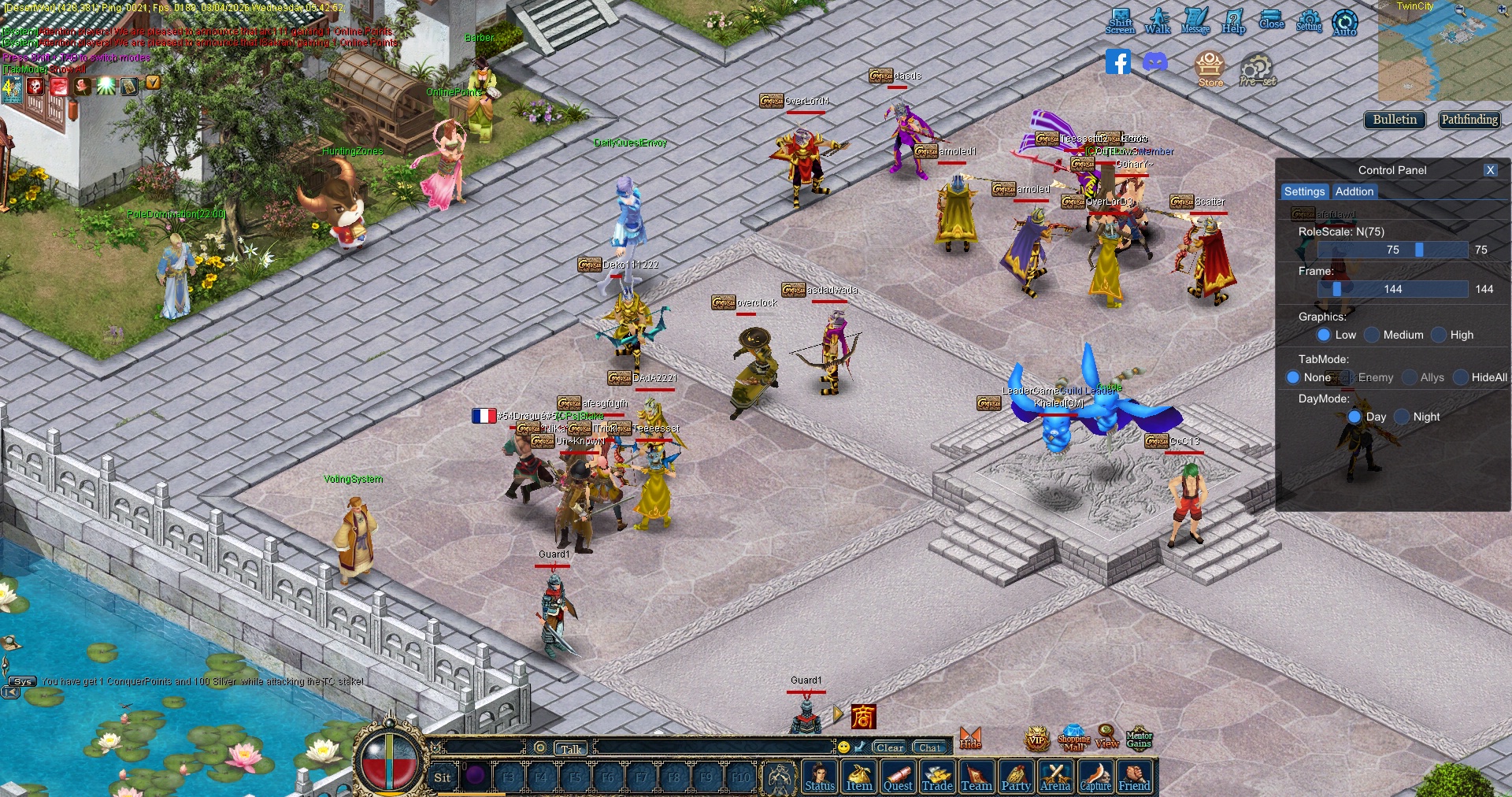Adjust the RoleScale slider
The height and width of the screenshot is (797, 1512).
(x=1419, y=250)
